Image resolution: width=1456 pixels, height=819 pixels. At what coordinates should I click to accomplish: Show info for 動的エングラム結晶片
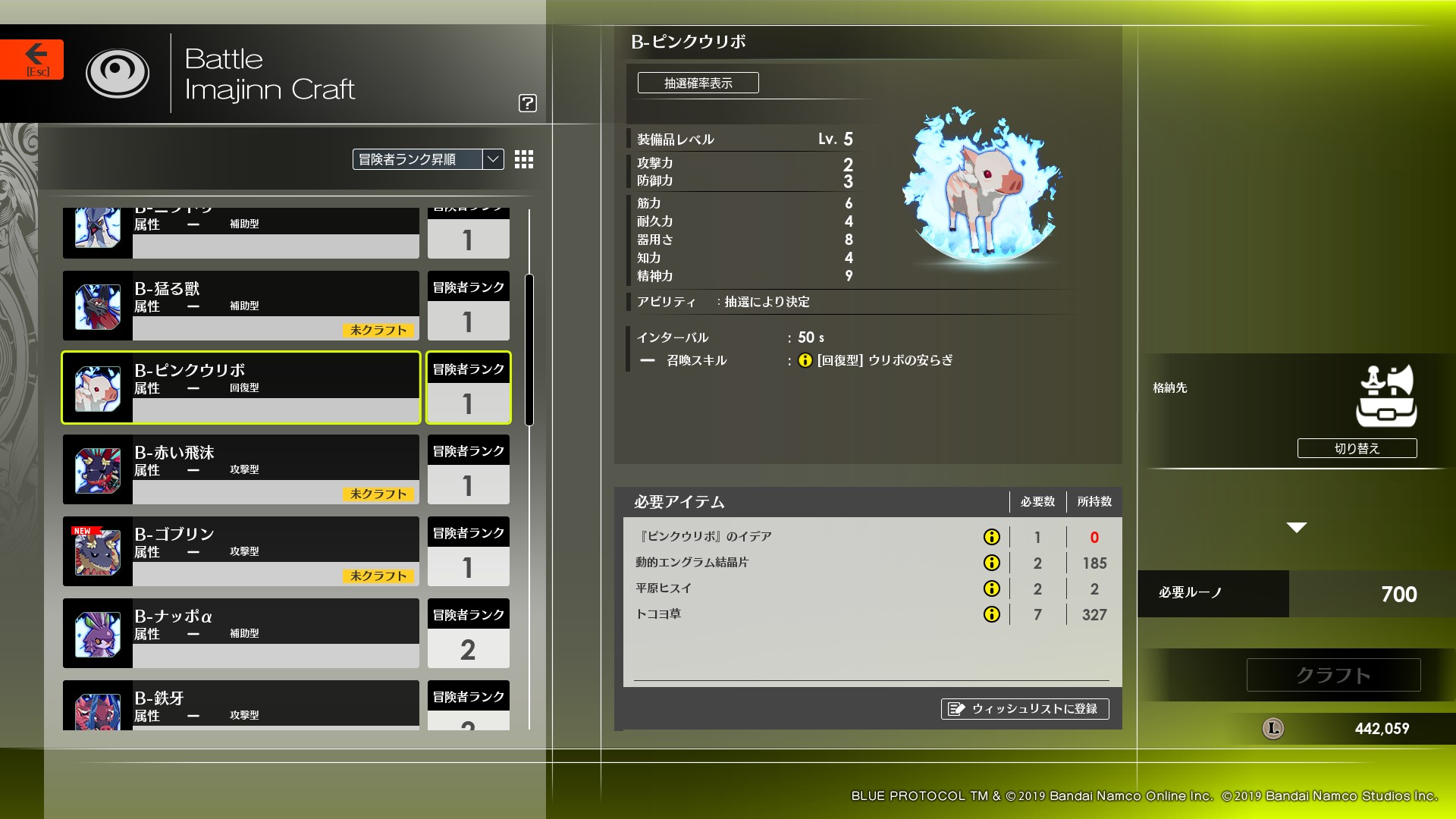click(x=992, y=563)
